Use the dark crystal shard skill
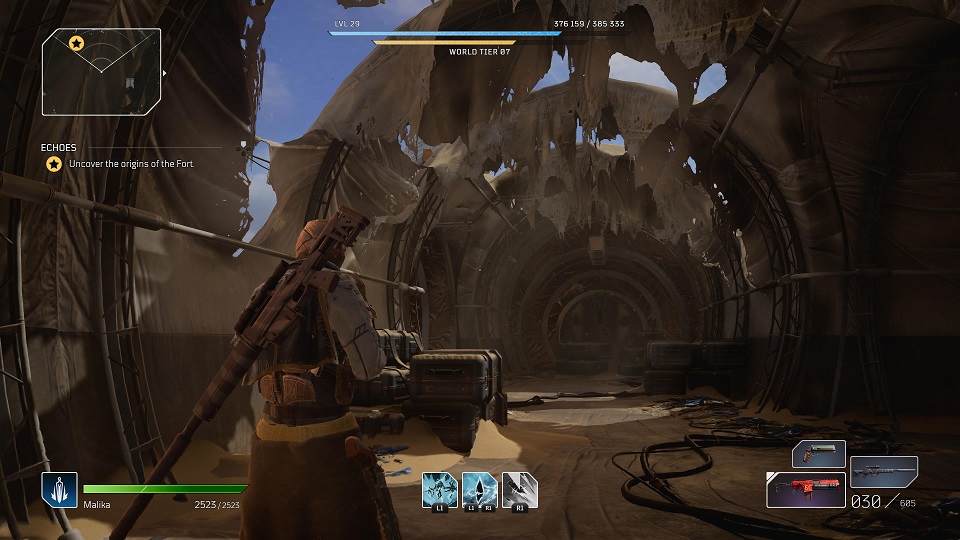The width and height of the screenshot is (960, 540). (x=479, y=489)
